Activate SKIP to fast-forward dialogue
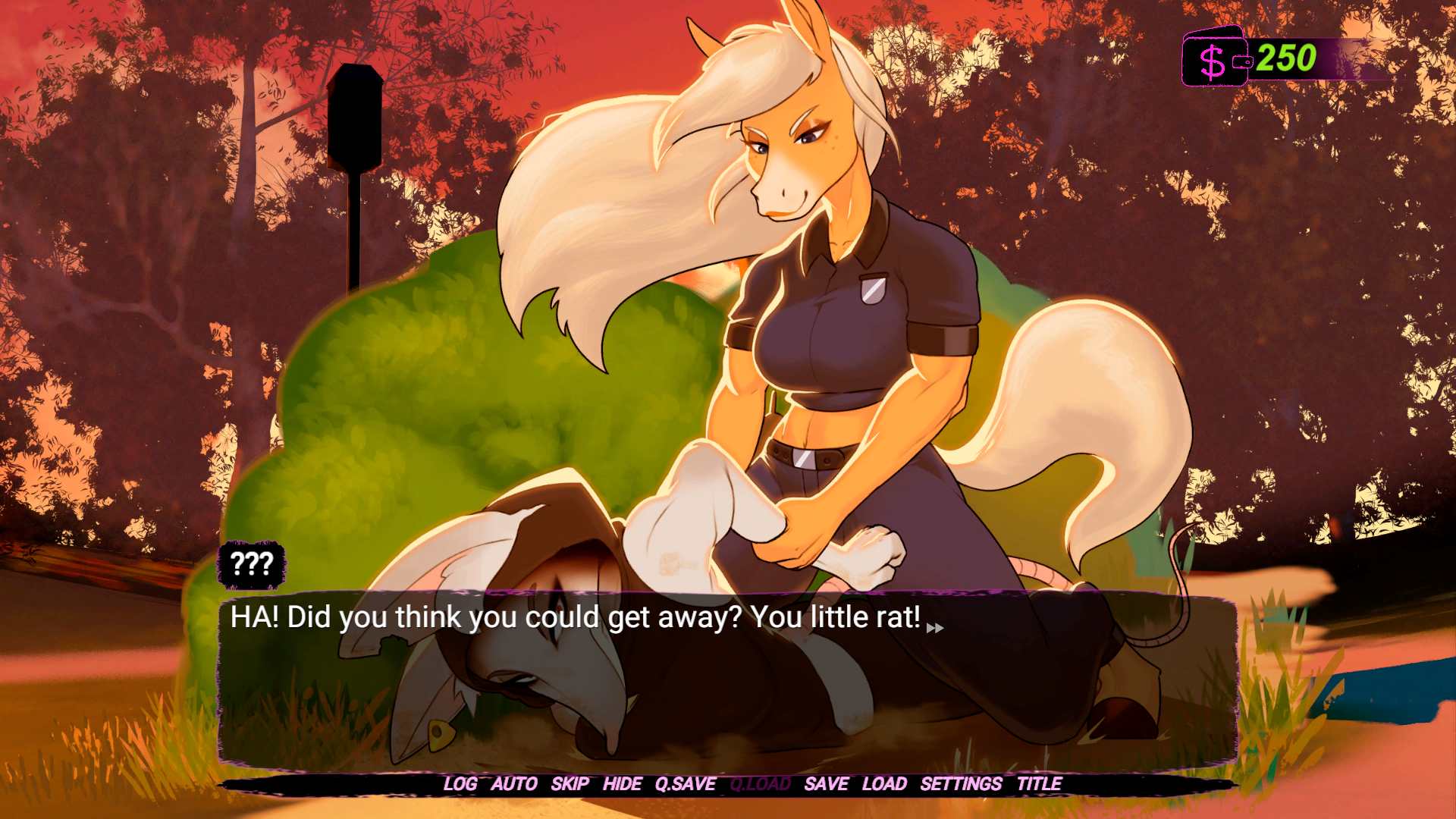This screenshot has width=1456, height=819. coord(570,784)
